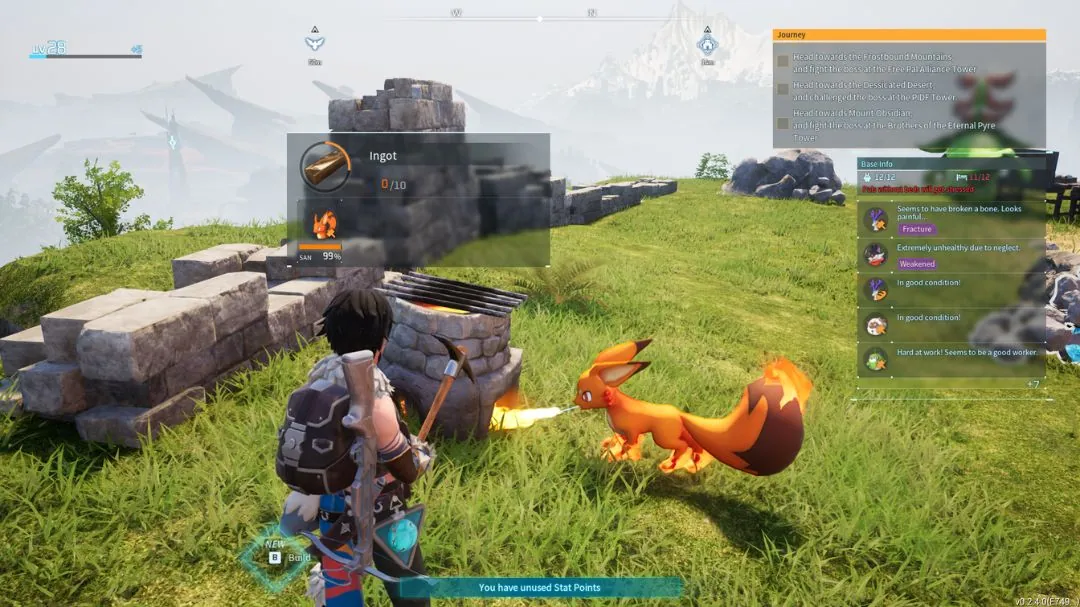Expand the +7 more base pals indicator
This screenshot has width=1080, height=607.
[x=1033, y=384]
